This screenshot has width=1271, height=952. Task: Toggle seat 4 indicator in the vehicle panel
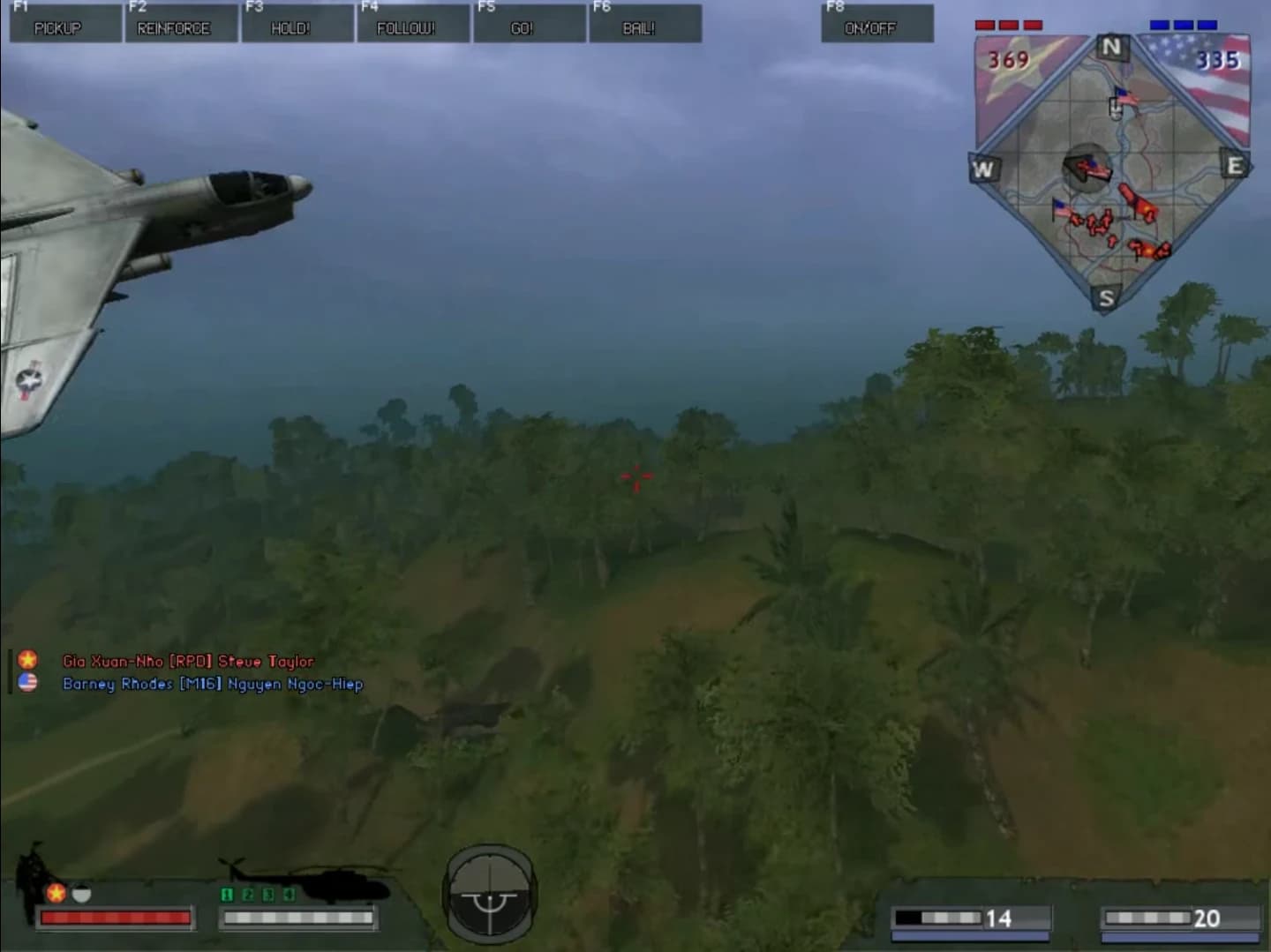pyautogui.click(x=289, y=894)
